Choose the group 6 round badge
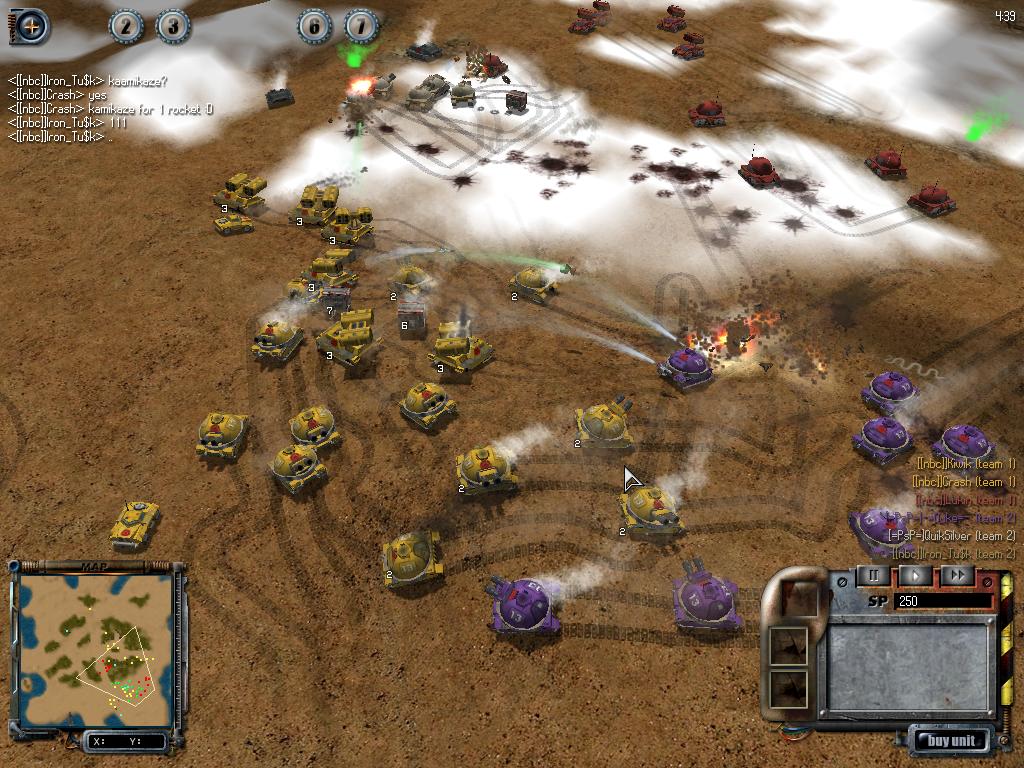Image resolution: width=1024 pixels, height=768 pixels. (x=314, y=27)
